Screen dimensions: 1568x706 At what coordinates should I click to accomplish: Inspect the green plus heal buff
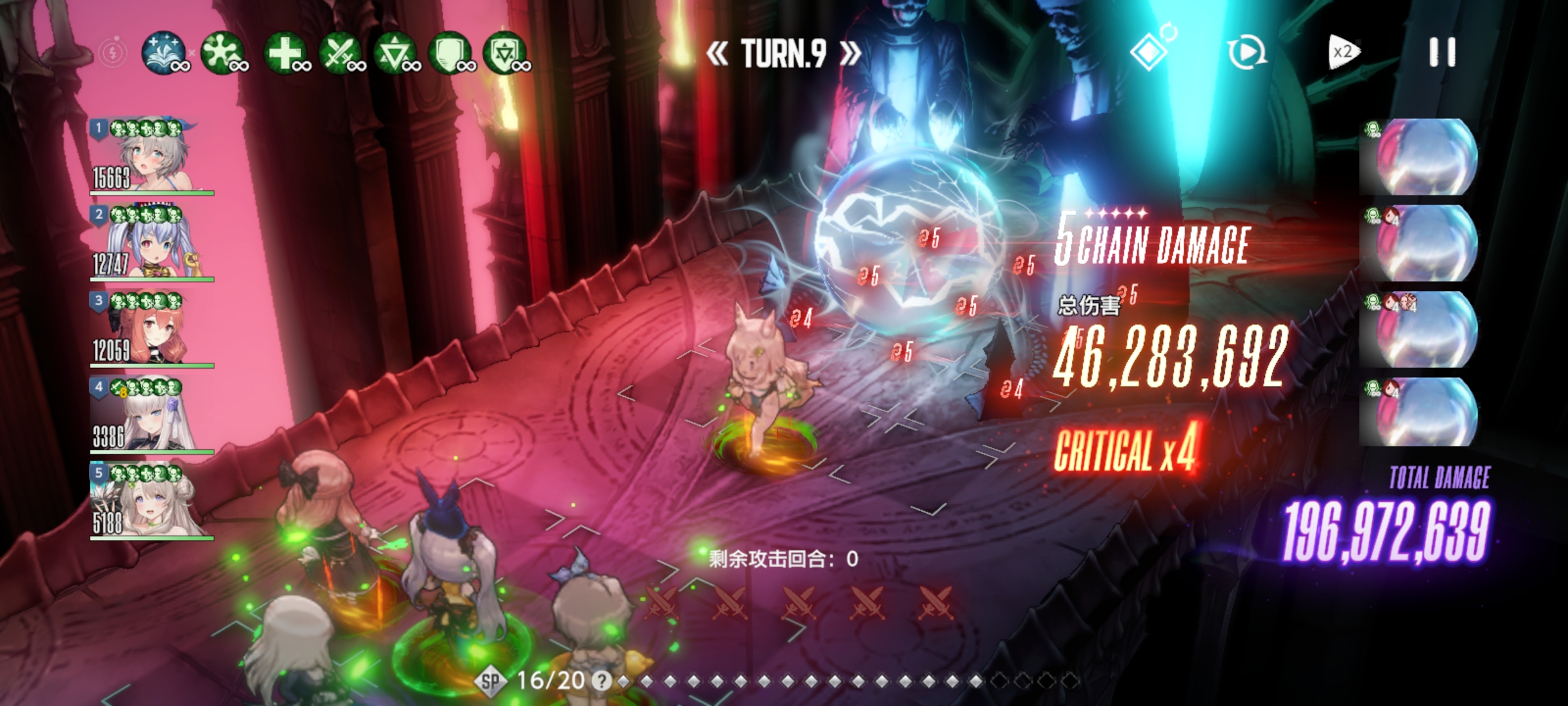286,52
